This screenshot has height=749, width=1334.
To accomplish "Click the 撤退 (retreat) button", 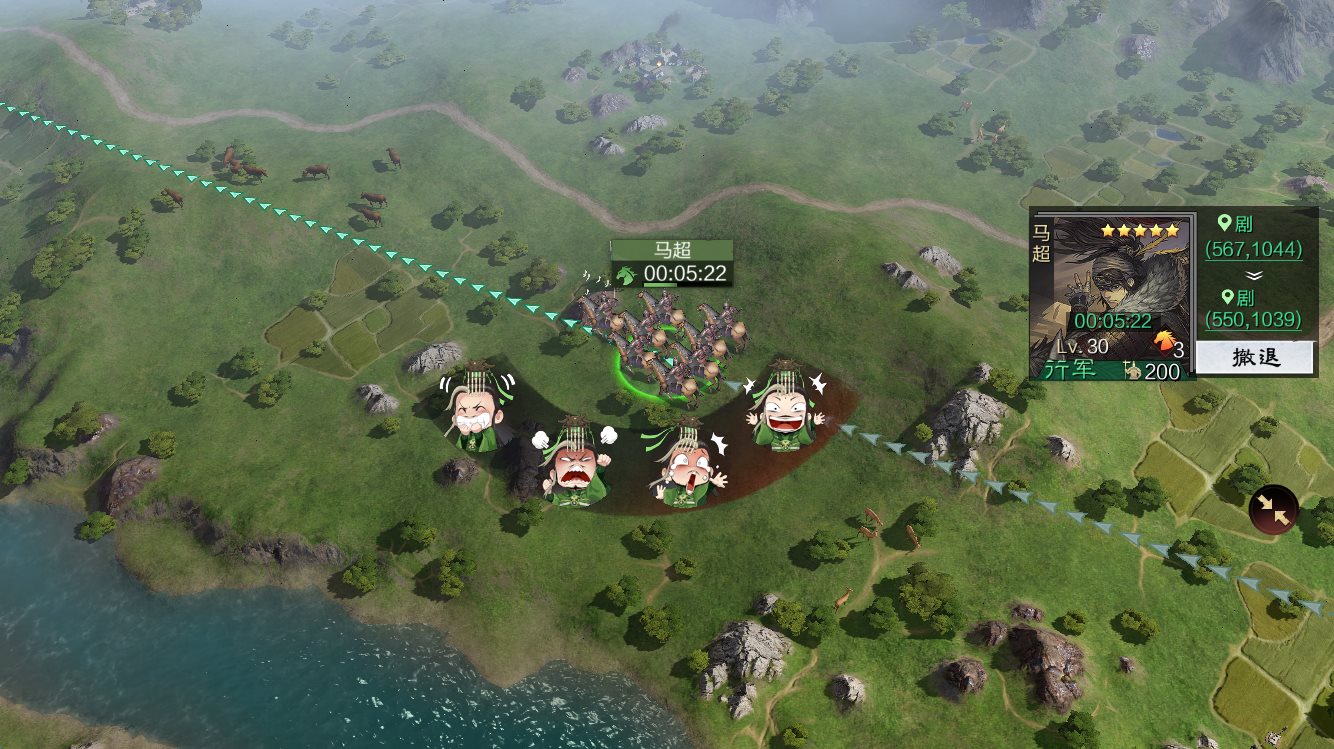I will click(x=1255, y=358).
